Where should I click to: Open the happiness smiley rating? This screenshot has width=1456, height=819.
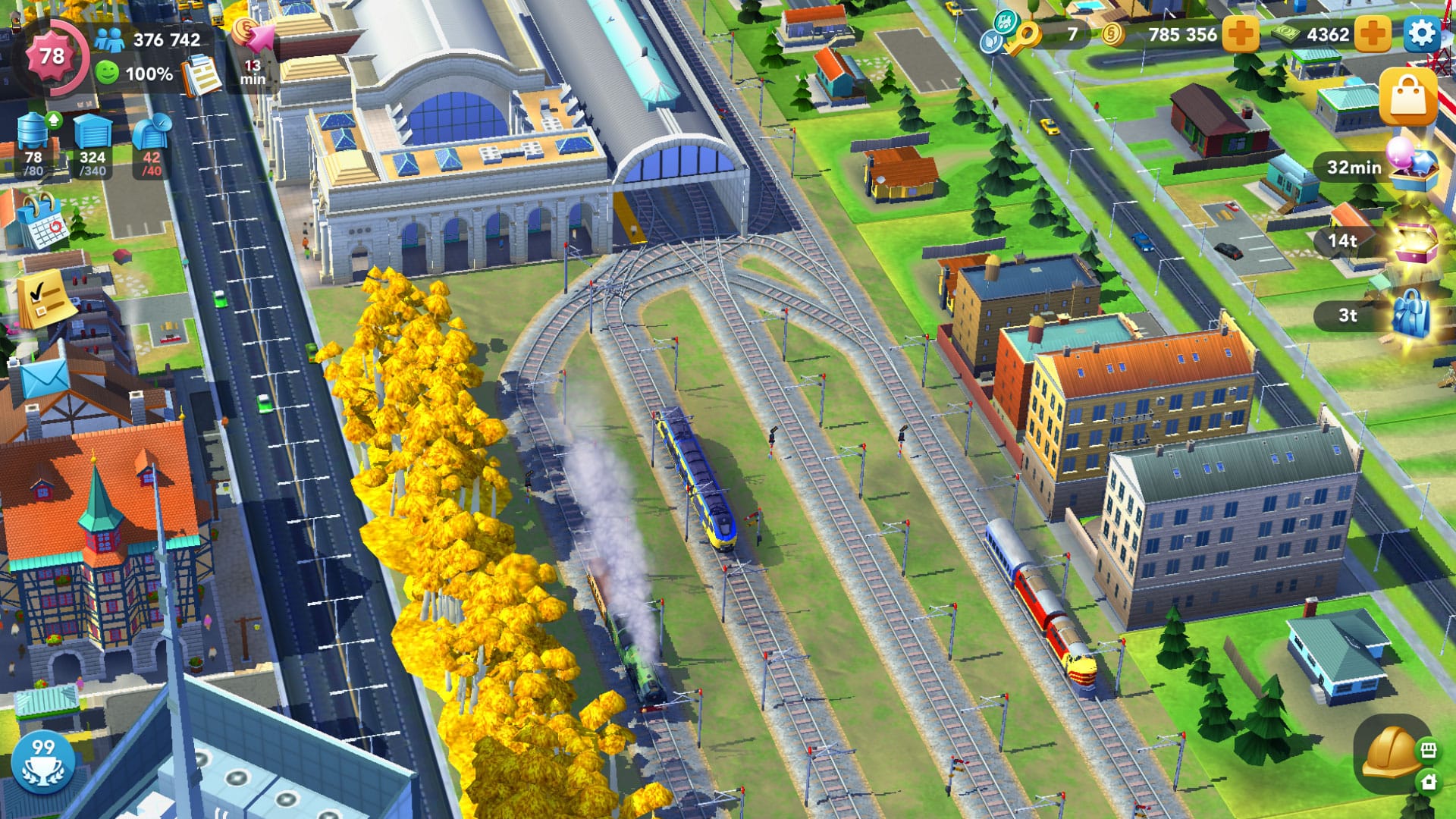click(108, 74)
